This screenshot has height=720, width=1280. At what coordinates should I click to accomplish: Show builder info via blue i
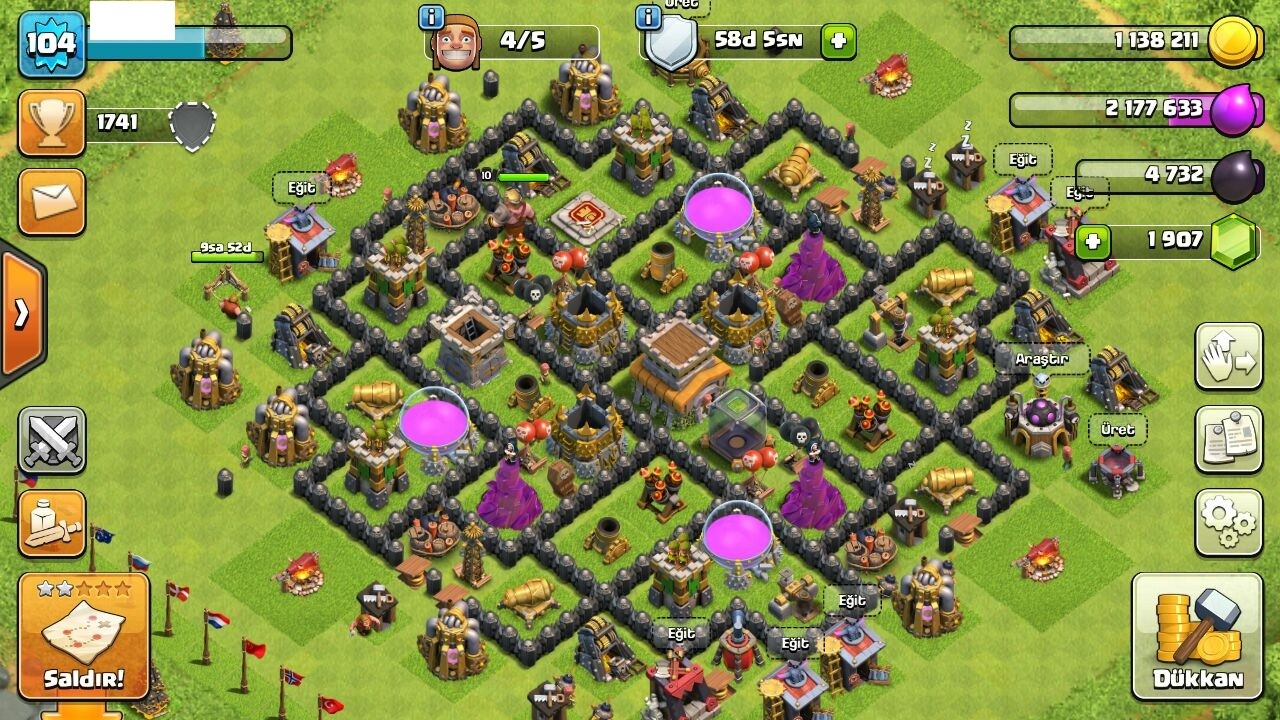[432, 17]
